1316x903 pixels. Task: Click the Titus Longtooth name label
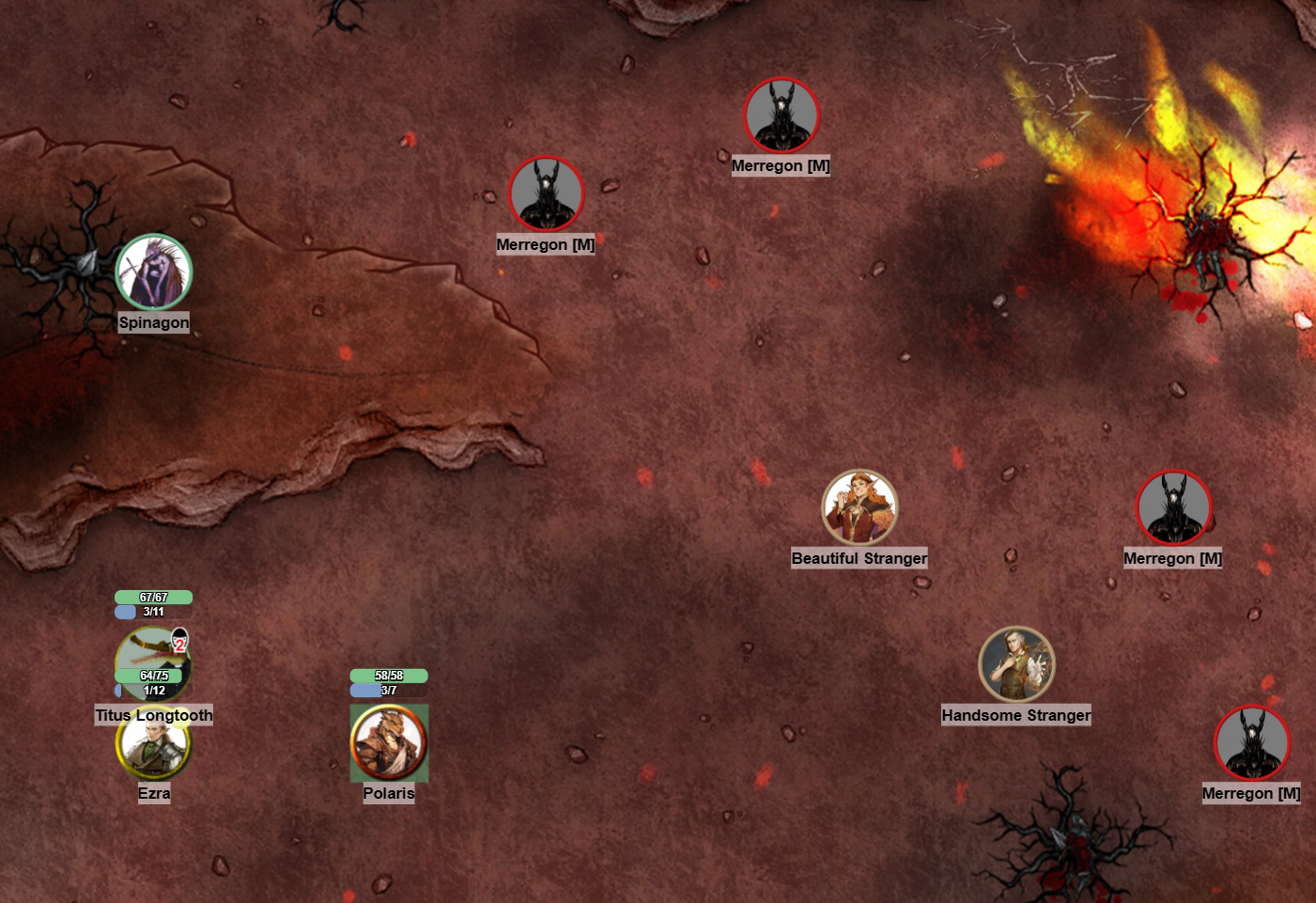coord(154,716)
